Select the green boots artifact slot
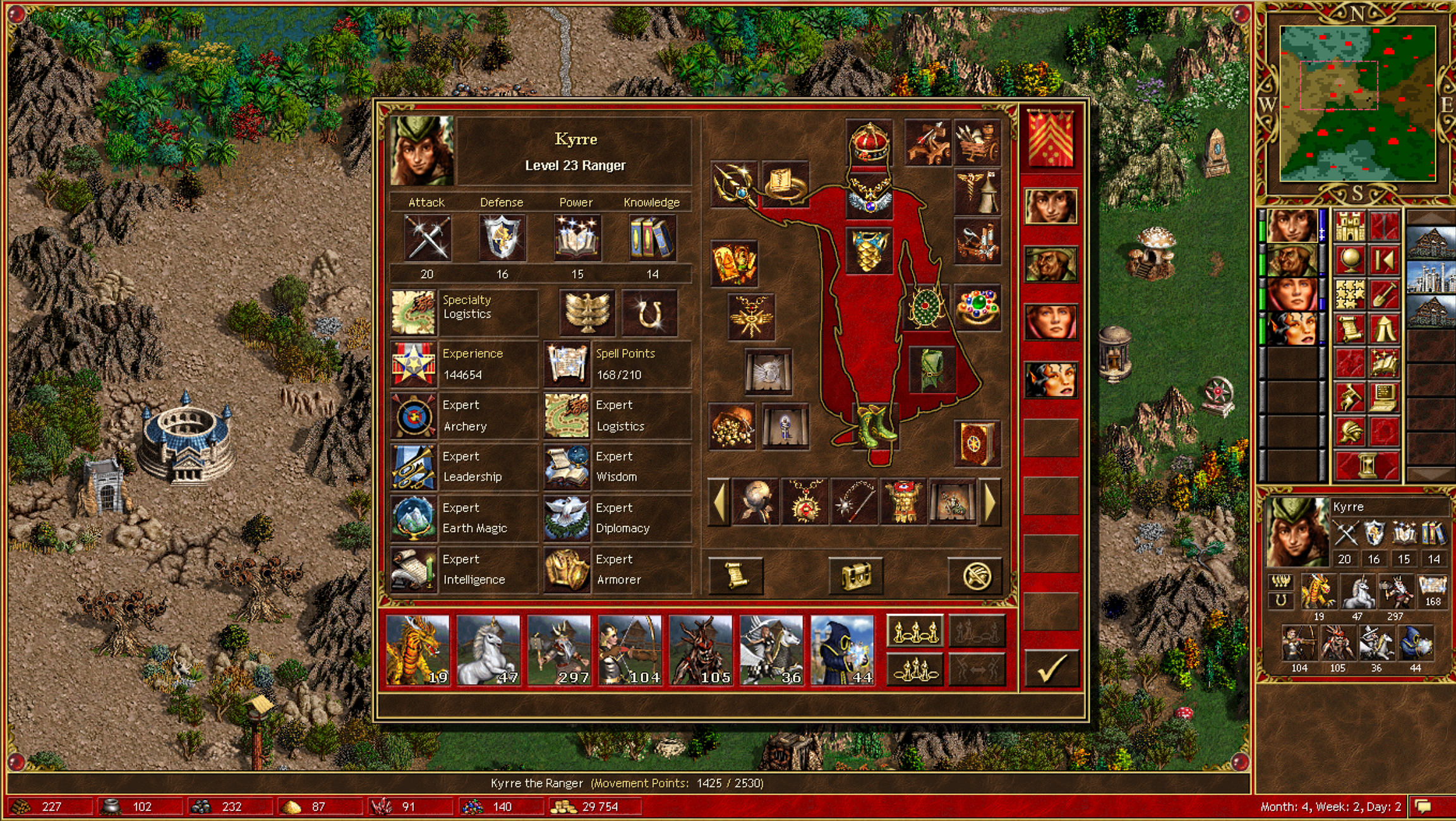This screenshot has width=1456, height=821. tap(874, 426)
